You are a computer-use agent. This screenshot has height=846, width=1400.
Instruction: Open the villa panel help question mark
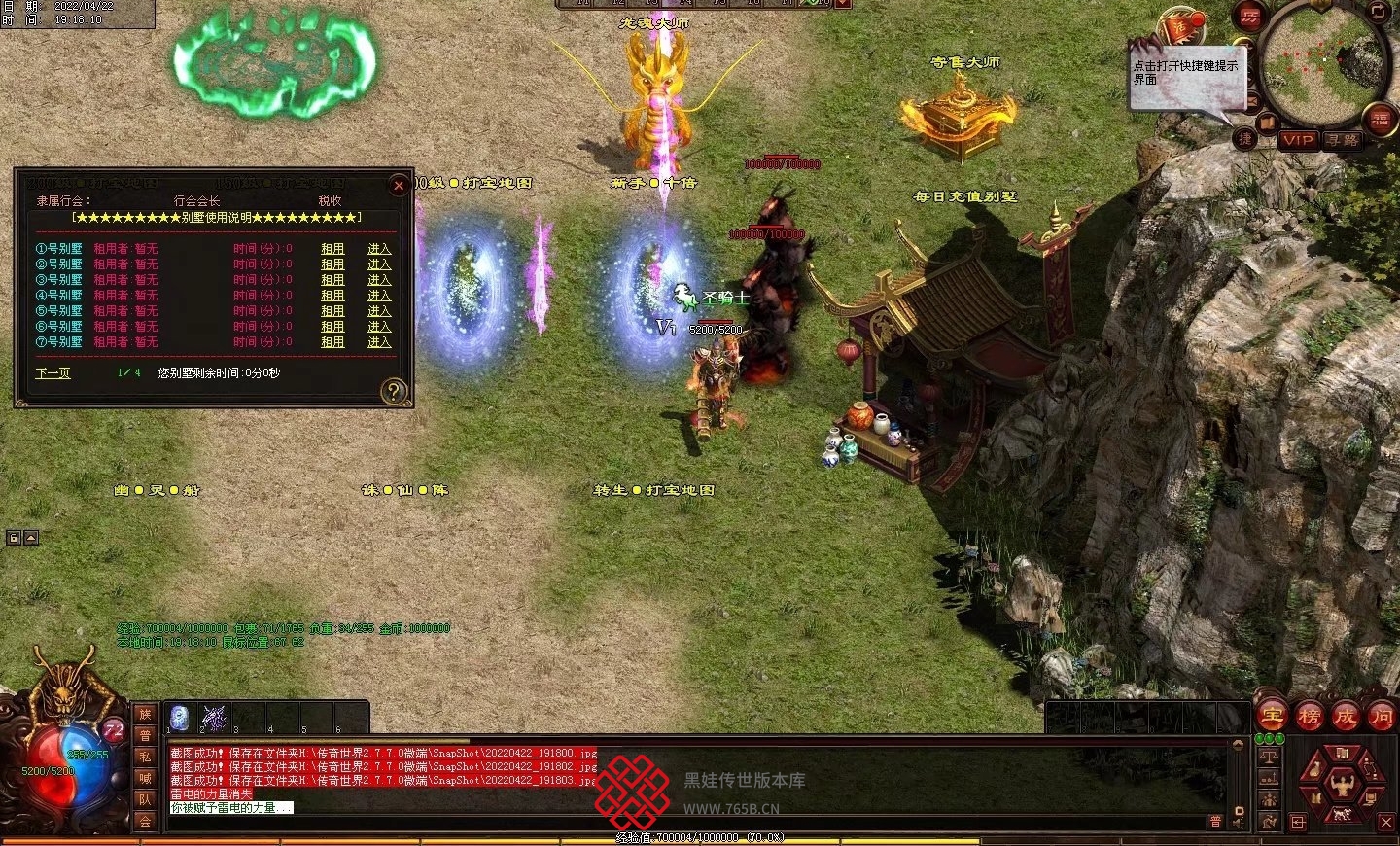[x=393, y=391]
